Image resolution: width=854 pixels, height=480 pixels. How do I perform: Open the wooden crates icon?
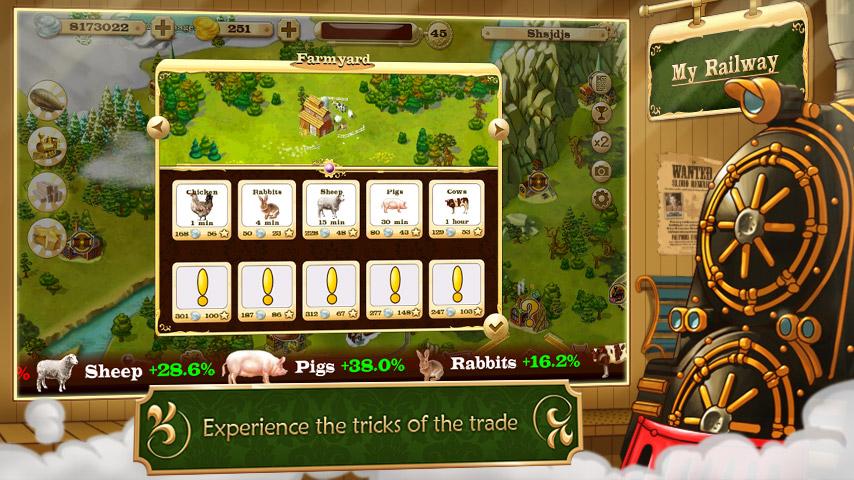48,192
